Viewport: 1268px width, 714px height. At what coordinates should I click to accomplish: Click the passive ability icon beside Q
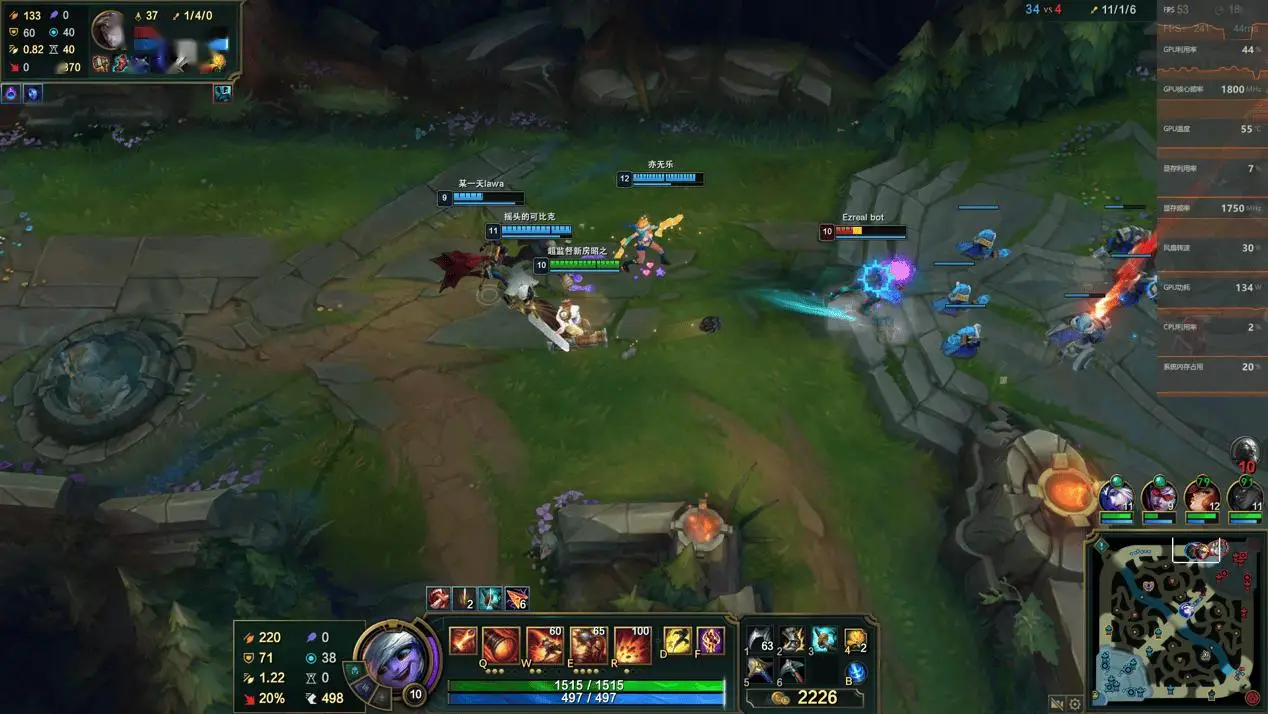463,641
